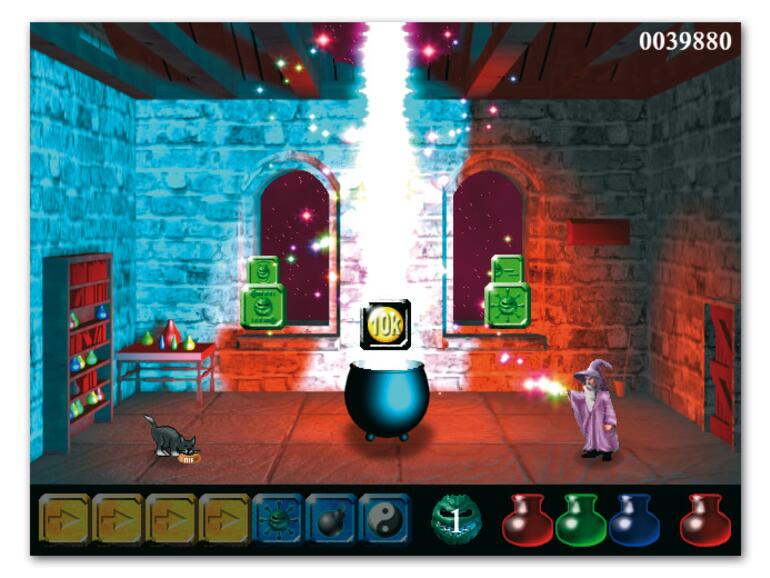Choose the yin-yang symbol icon
Viewport: 770px width, 578px height.
384,518
